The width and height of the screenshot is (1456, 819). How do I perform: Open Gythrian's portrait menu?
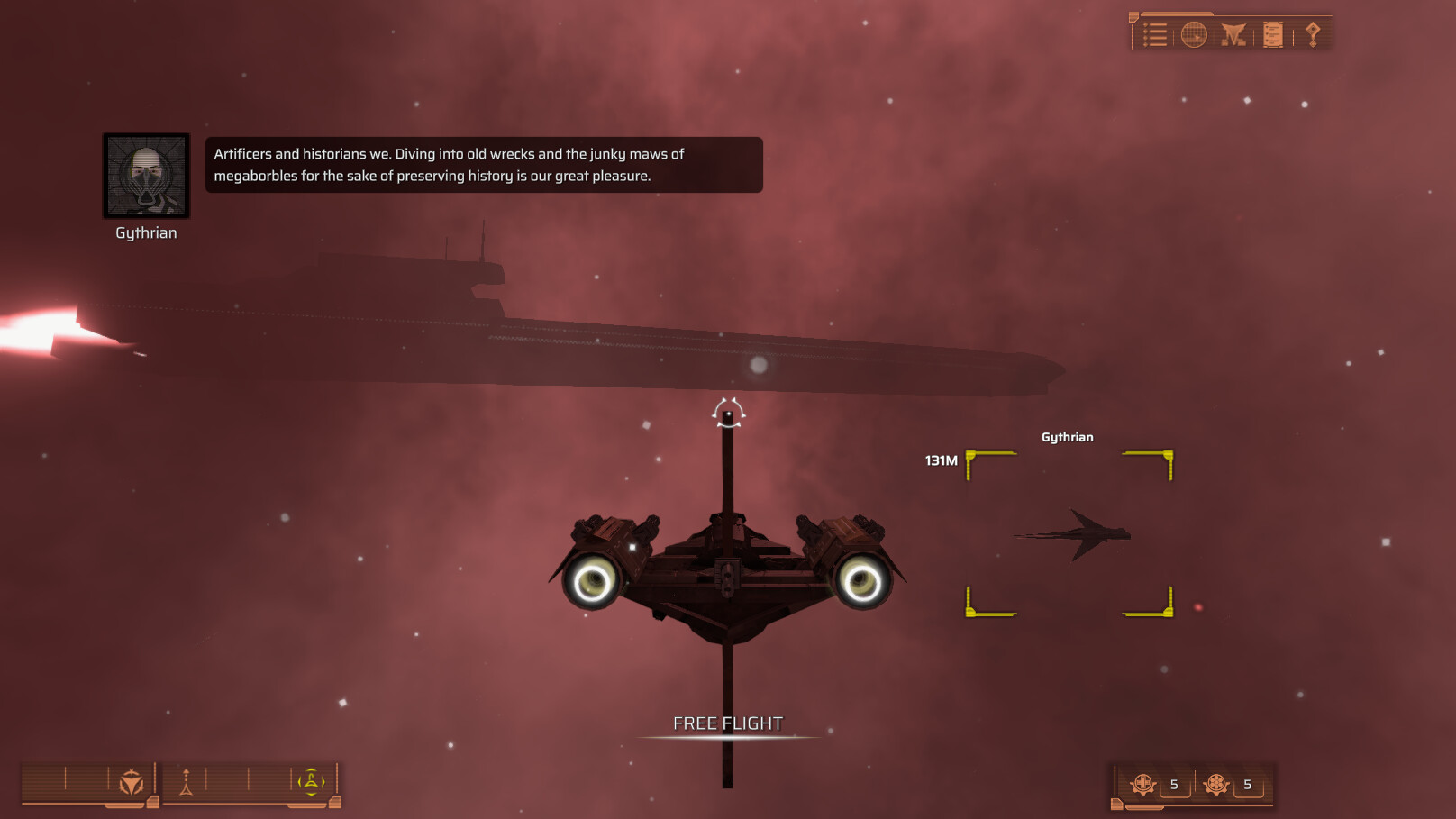coord(145,177)
